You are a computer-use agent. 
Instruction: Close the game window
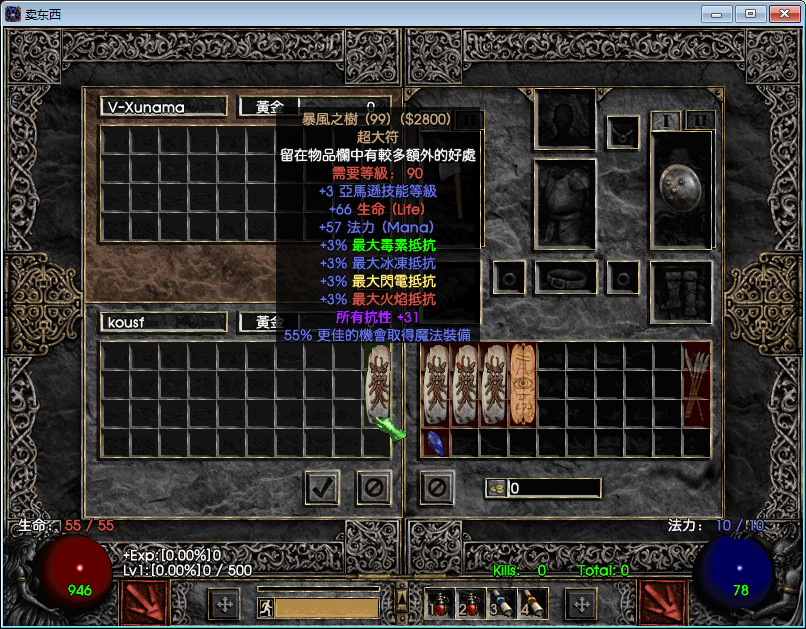click(x=781, y=13)
